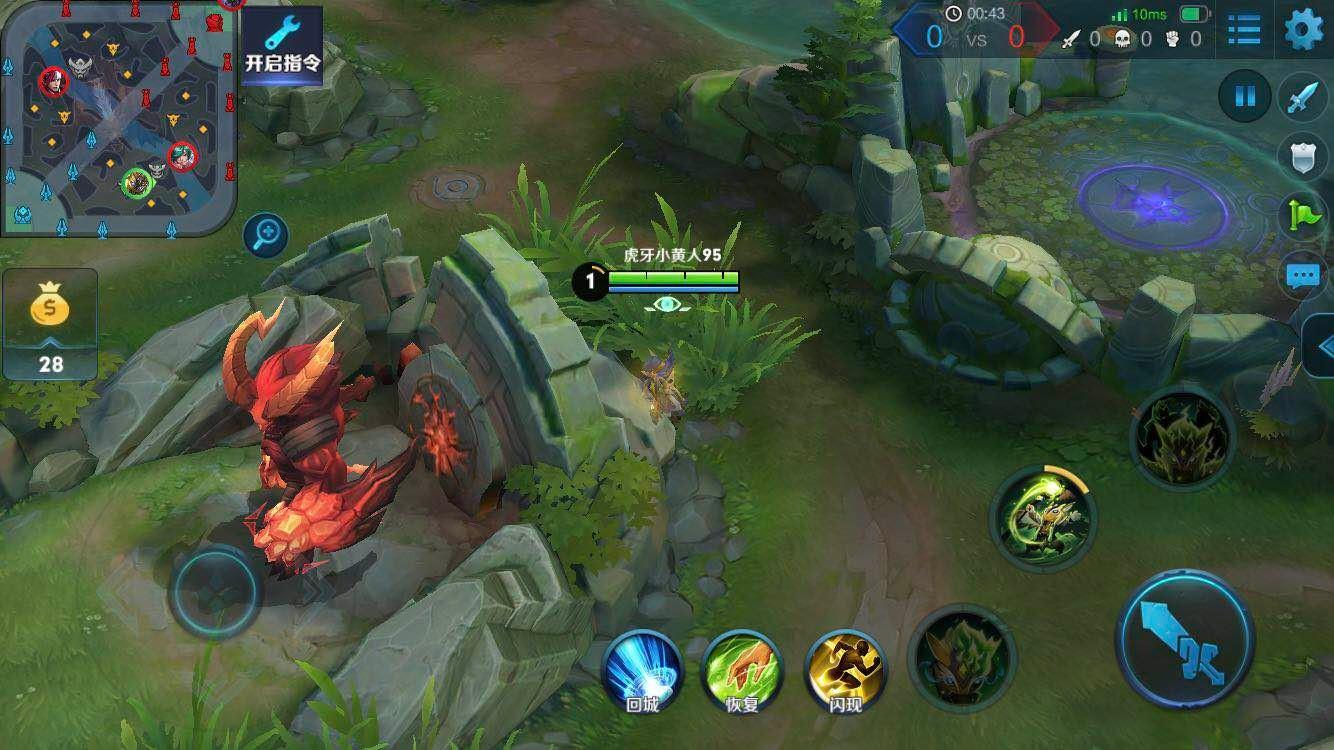Viewport: 1334px width, 750px height.
Task: Click the minimap
Action: 118,118
